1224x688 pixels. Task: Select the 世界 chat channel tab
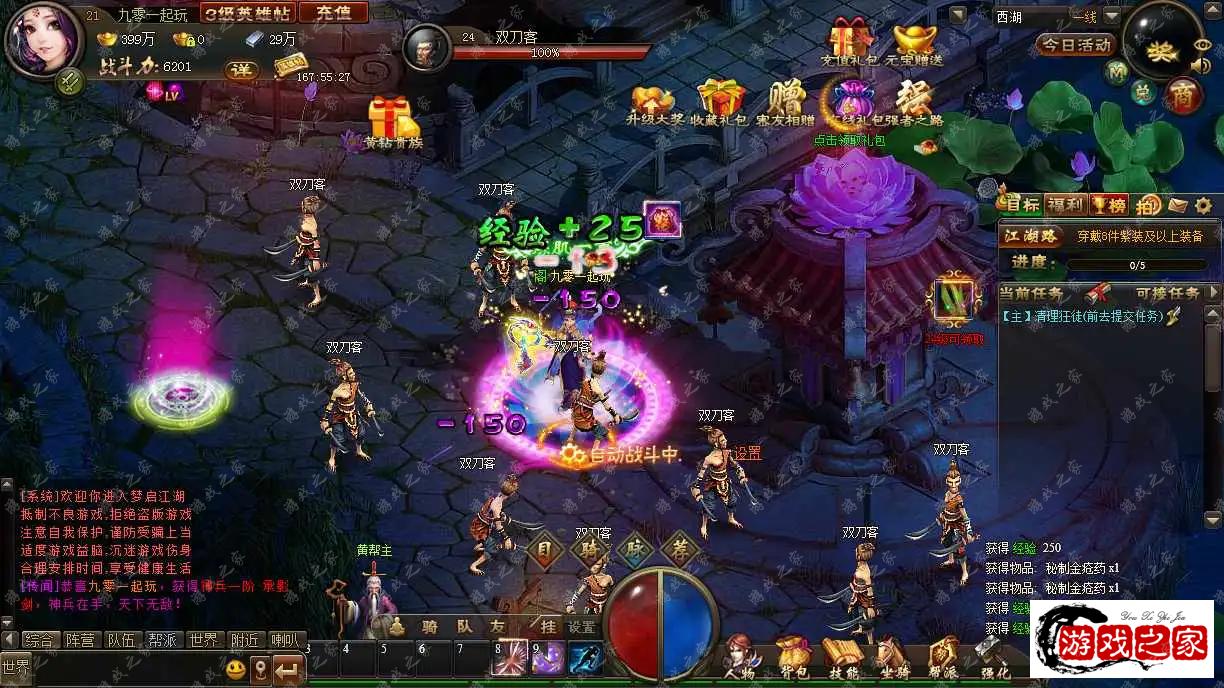pyautogui.click(x=204, y=640)
